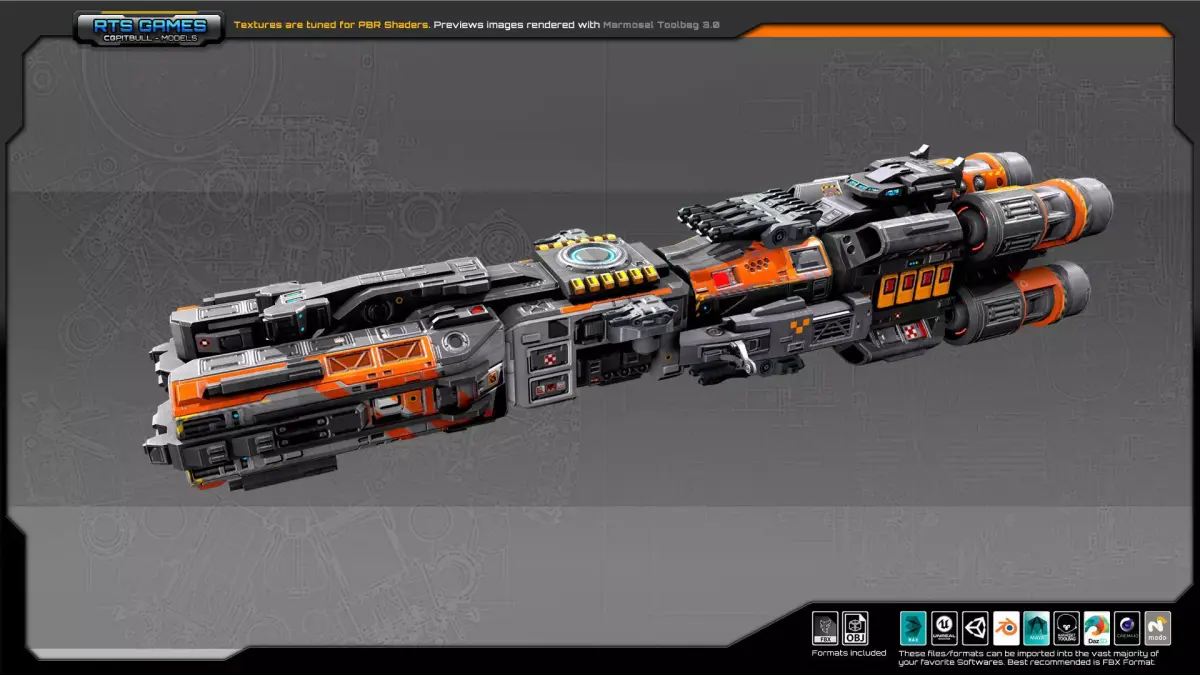Select the Unity logo icon
The image size is (1200, 675).
(x=976, y=628)
